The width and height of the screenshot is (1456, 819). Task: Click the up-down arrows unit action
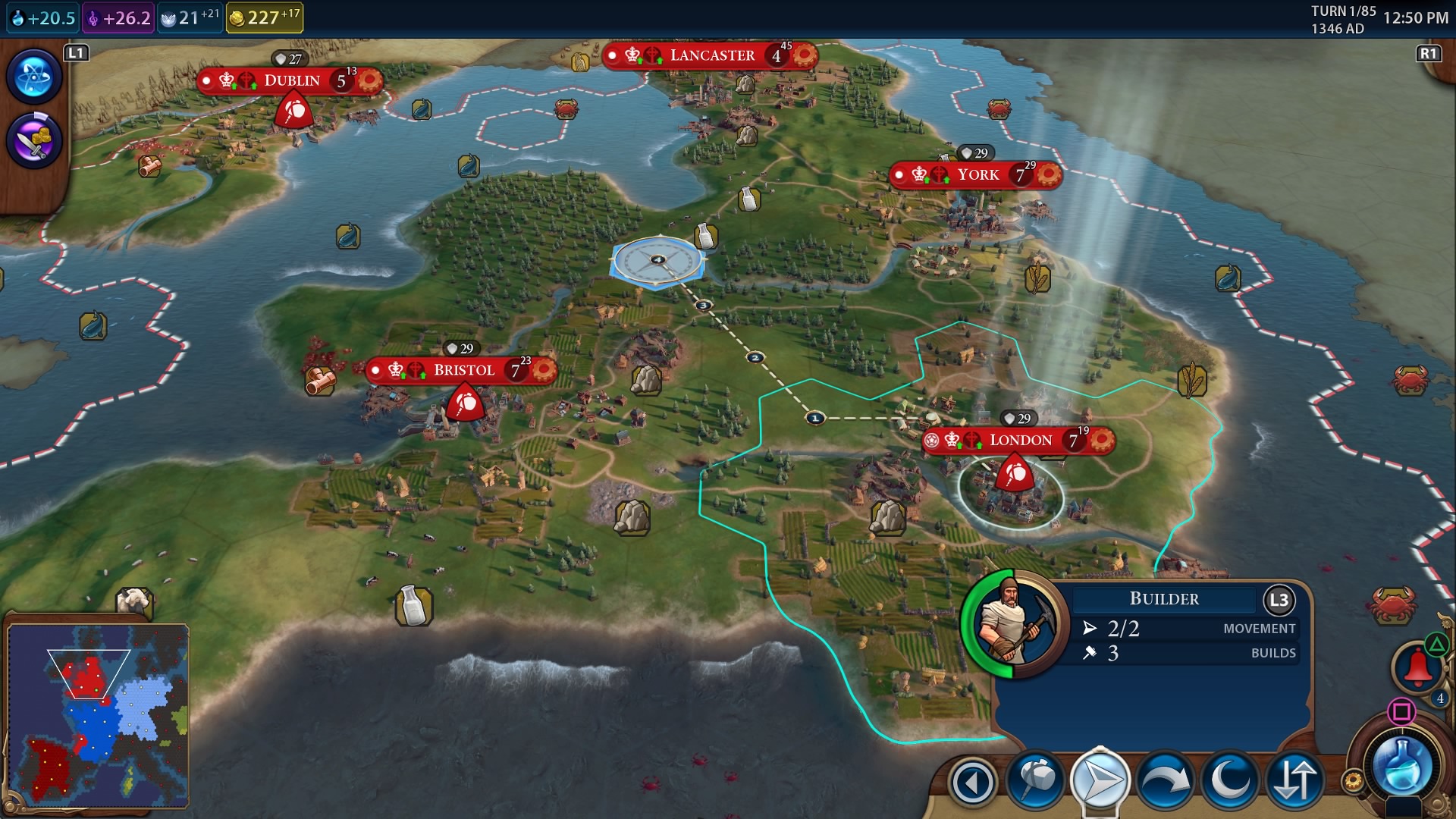[x=1294, y=780]
